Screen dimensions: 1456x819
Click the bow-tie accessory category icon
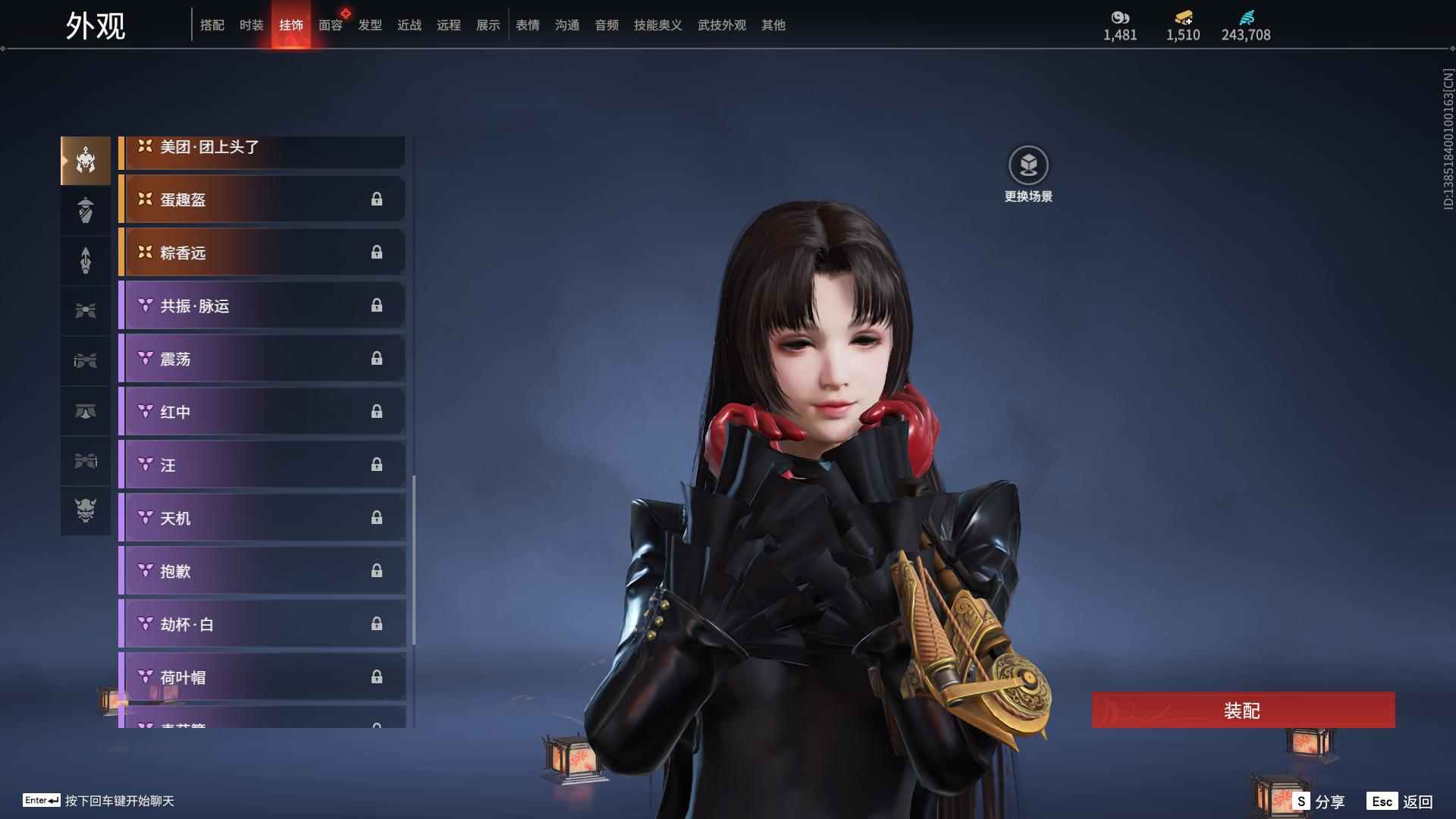85,309
